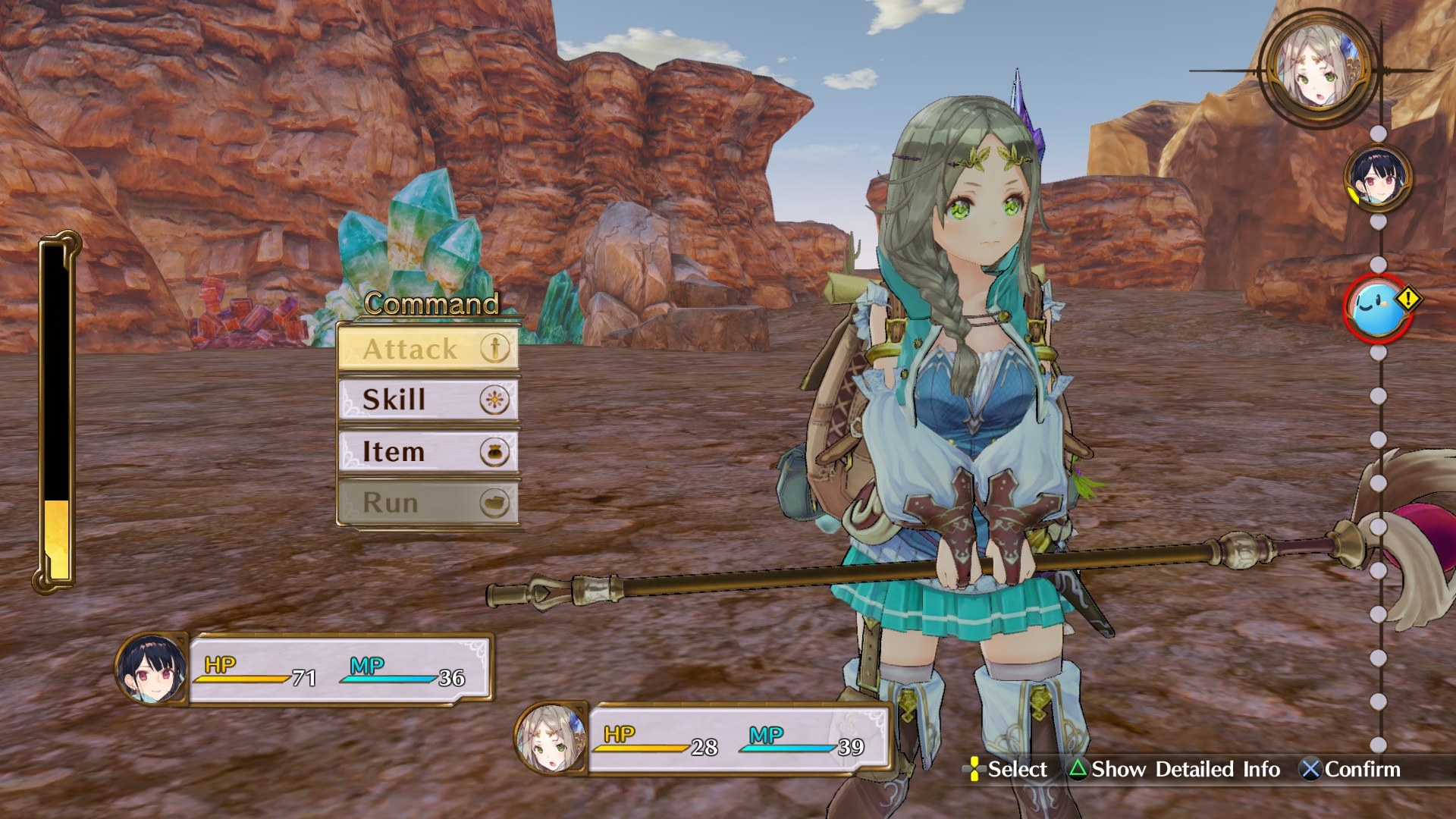Viewport: 1456px width, 819px height.
Task: Click the Skill star icon
Action: pos(495,400)
